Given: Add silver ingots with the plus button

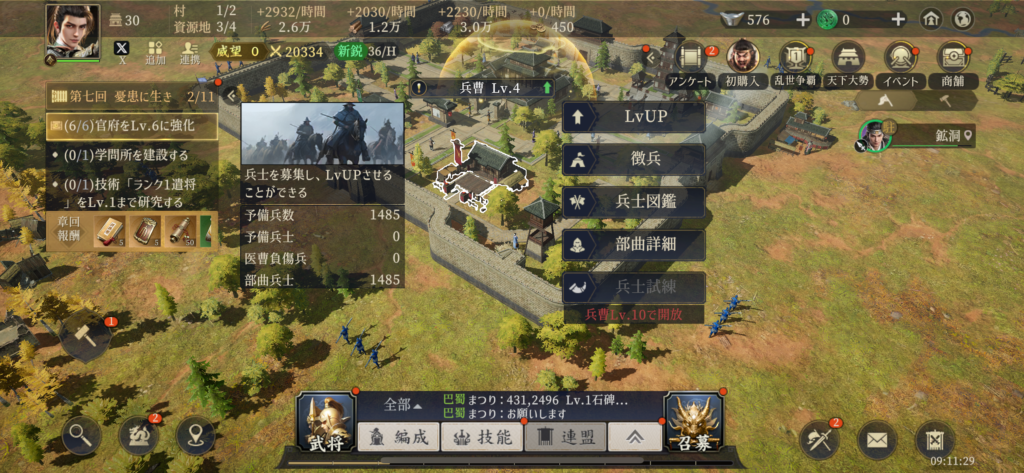Looking at the screenshot, I should (x=802, y=19).
